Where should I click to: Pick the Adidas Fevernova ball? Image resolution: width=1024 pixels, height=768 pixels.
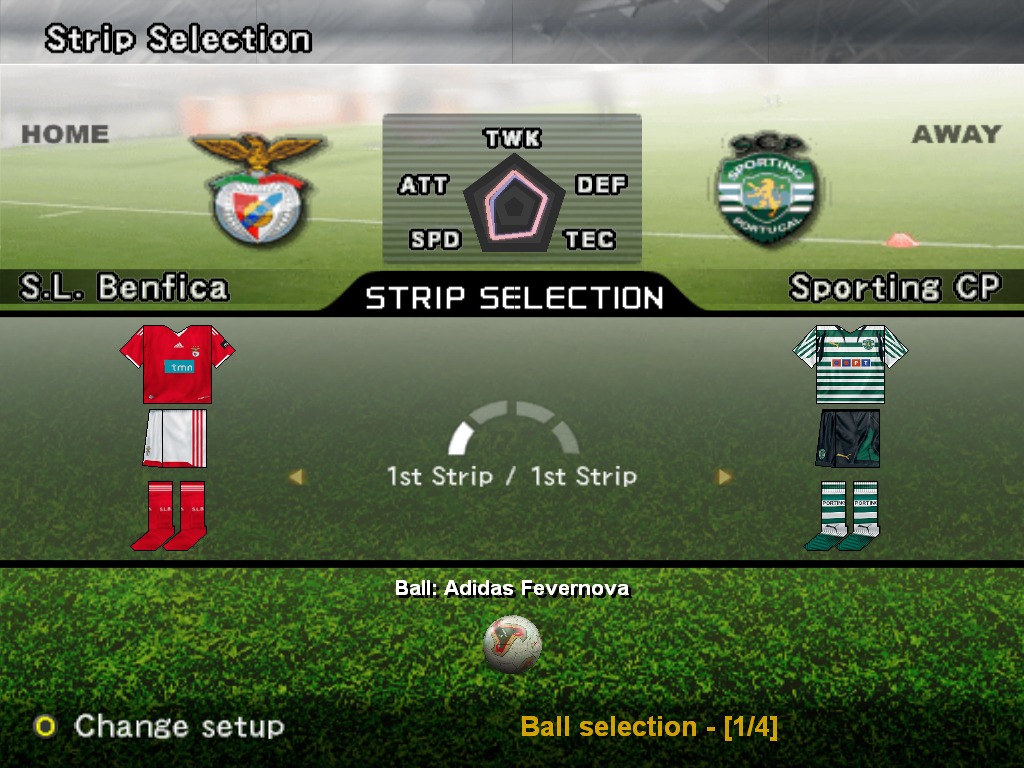pos(512,644)
